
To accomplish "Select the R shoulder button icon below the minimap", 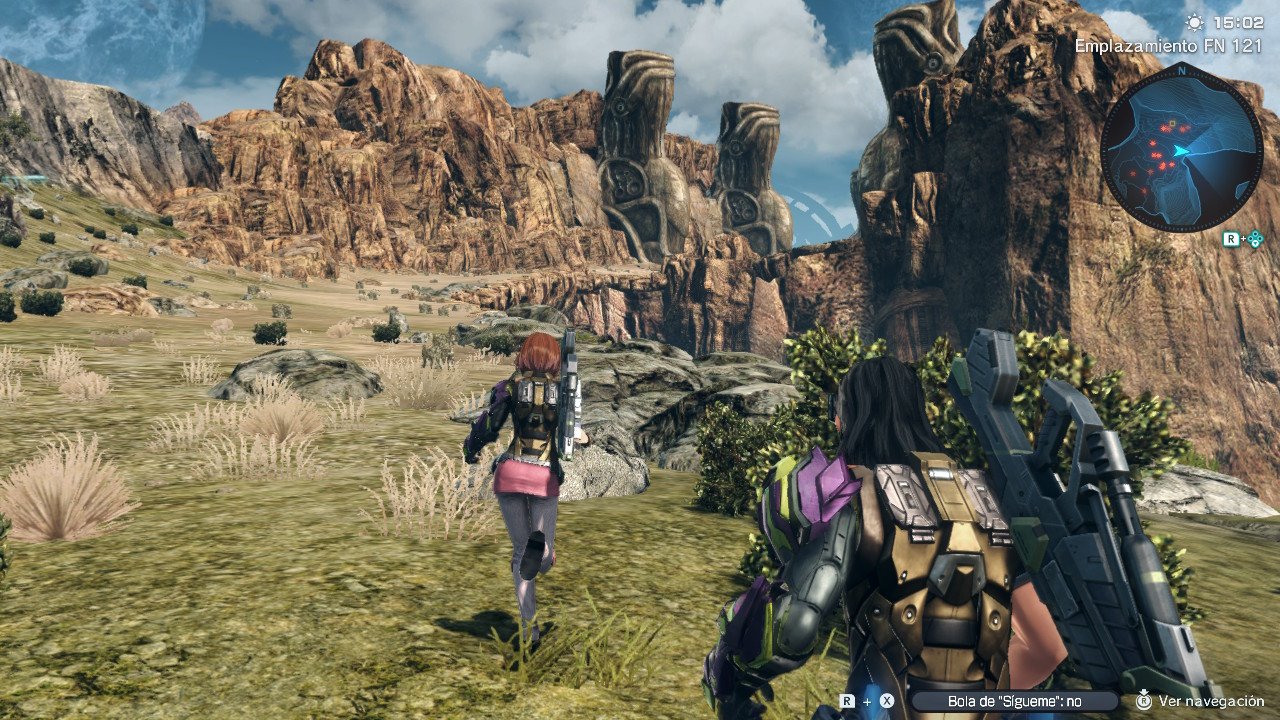I will click(x=1231, y=238).
